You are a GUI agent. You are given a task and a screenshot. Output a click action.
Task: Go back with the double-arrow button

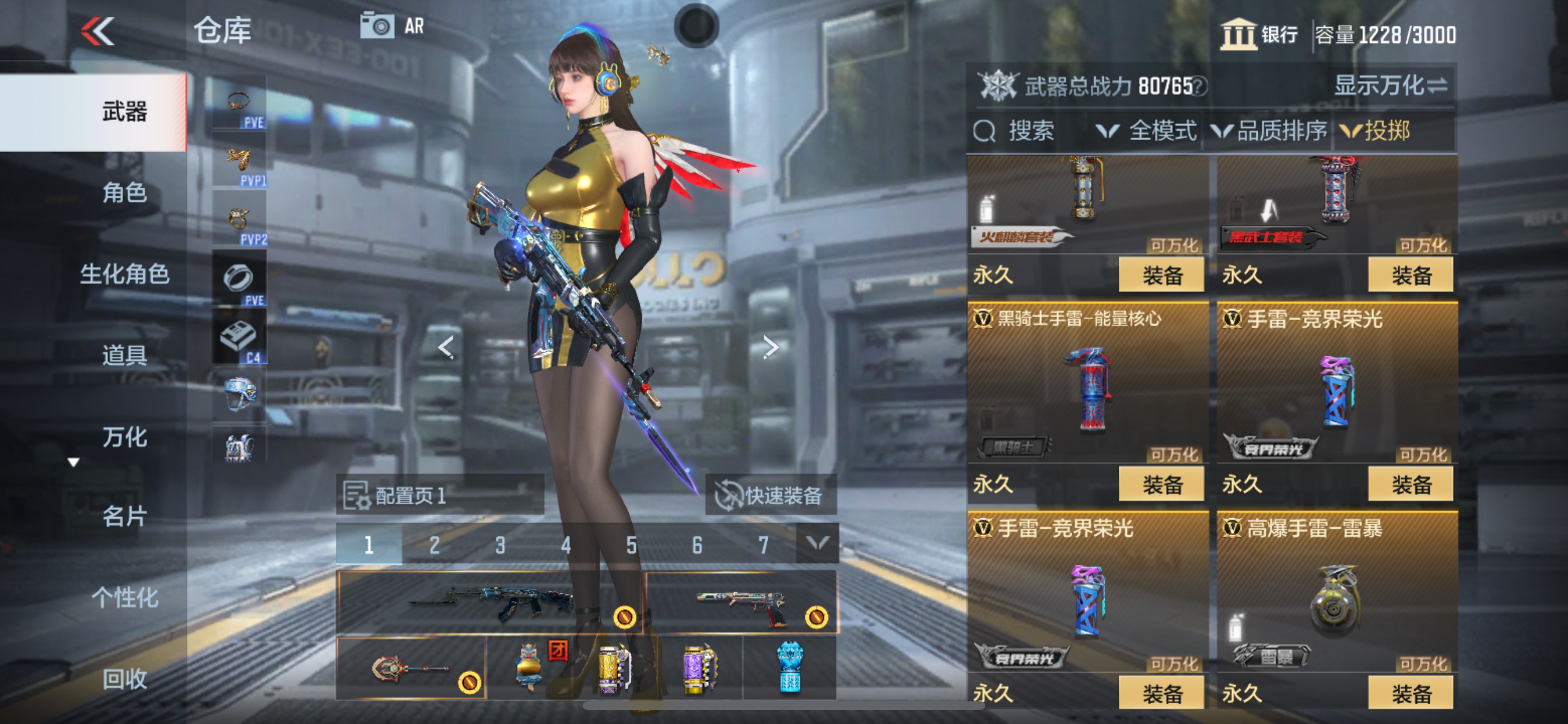(98, 31)
